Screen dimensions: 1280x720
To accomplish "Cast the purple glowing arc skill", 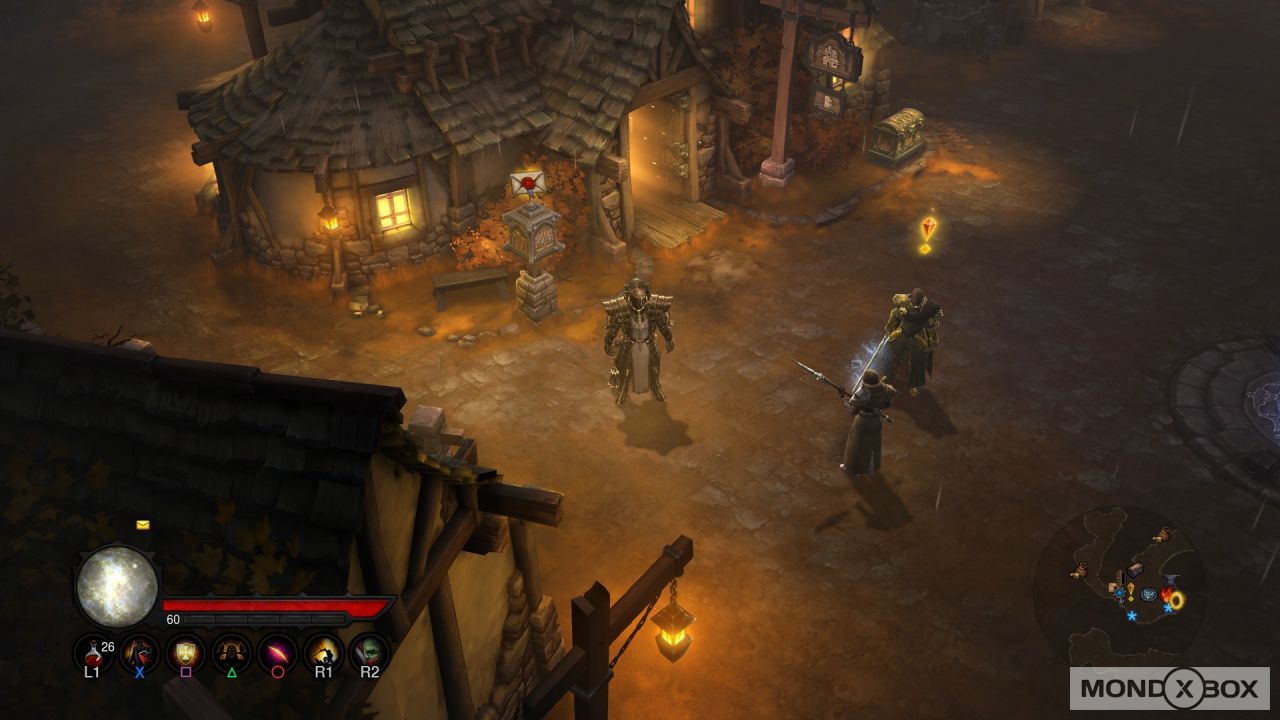I will click(277, 653).
